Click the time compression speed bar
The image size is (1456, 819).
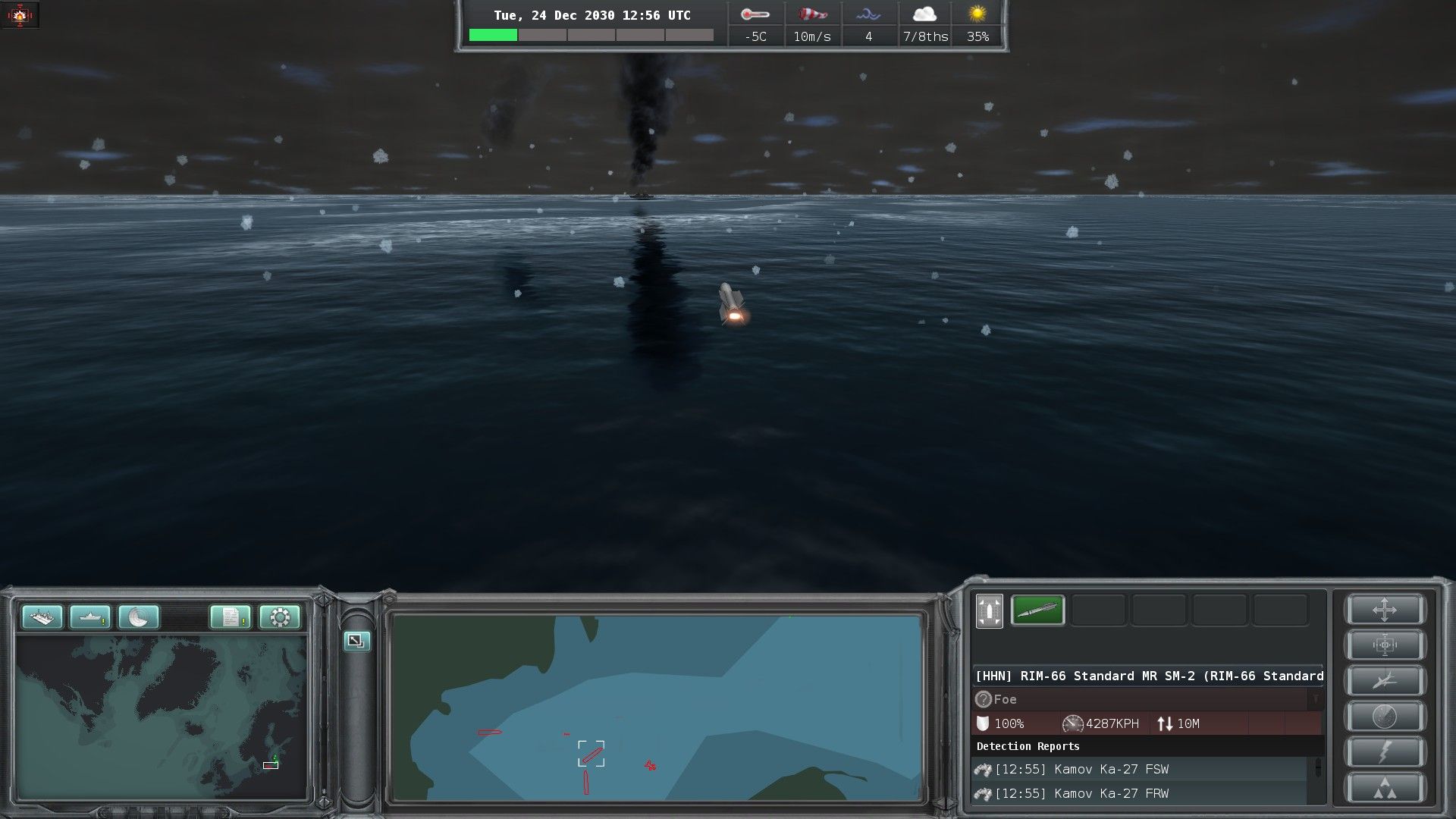click(591, 35)
